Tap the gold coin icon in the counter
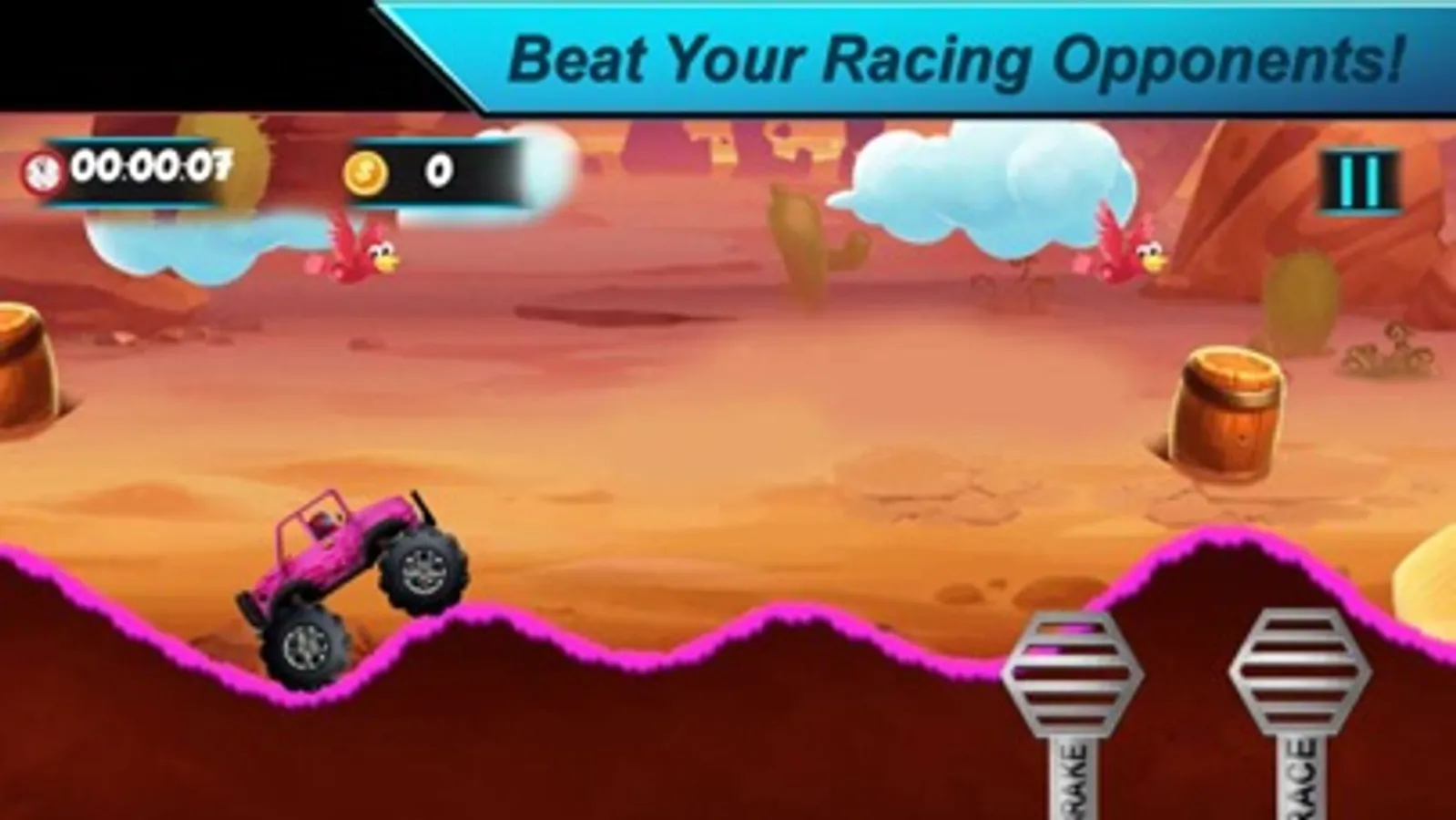 point(364,171)
